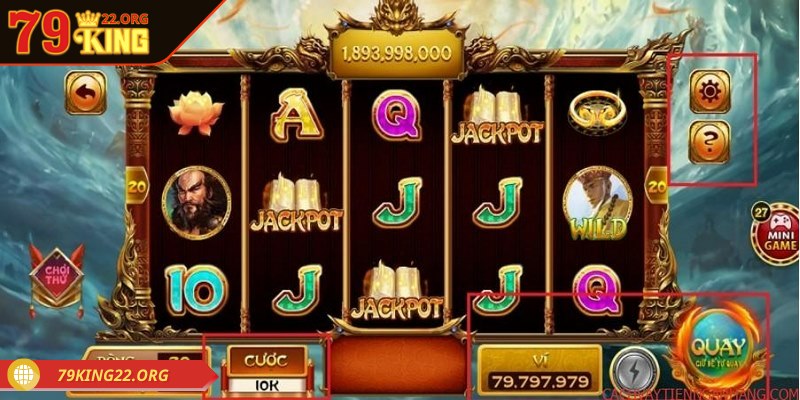Activate the Chơi Thử trial mode
Screen dimensions: 800x400
(x=50, y=275)
